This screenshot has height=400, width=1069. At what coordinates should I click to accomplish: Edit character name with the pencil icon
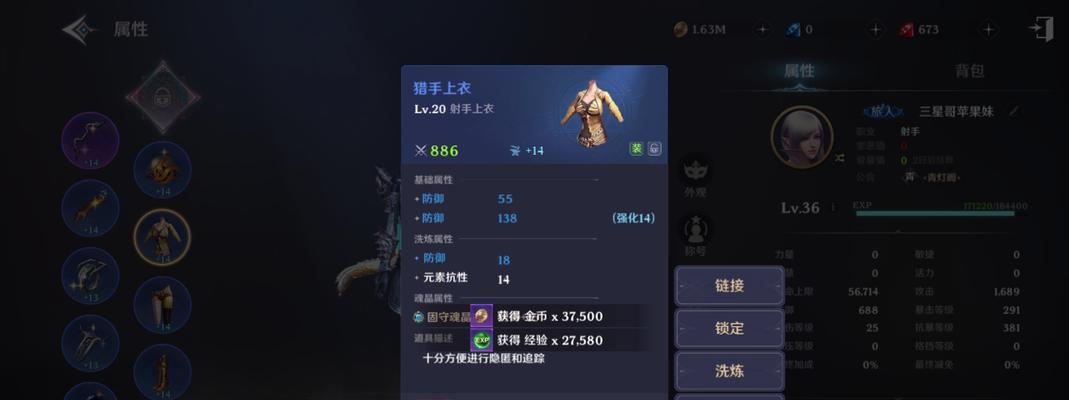coord(1014,111)
